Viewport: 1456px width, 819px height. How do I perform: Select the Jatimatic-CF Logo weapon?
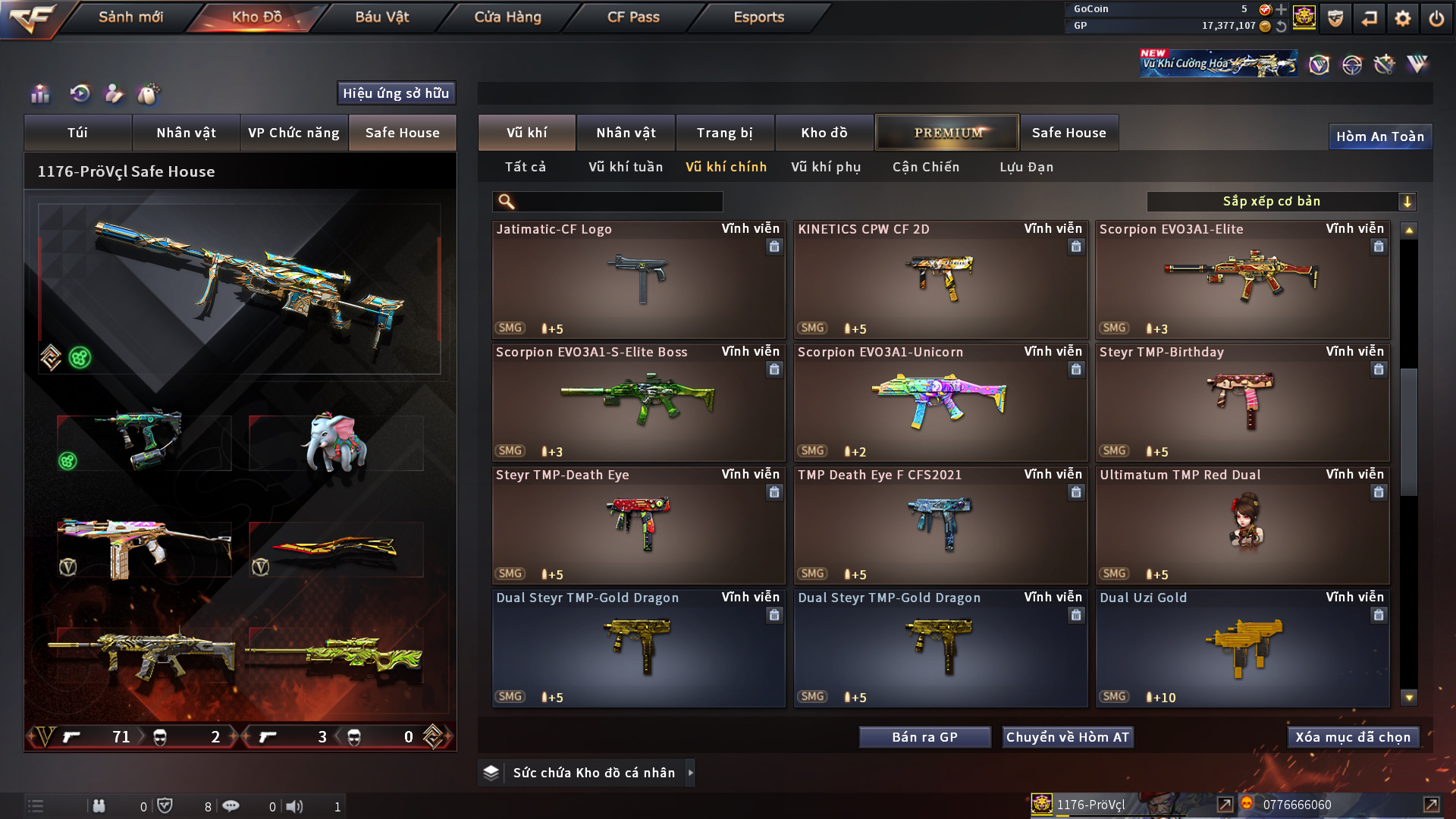click(639, 279)
